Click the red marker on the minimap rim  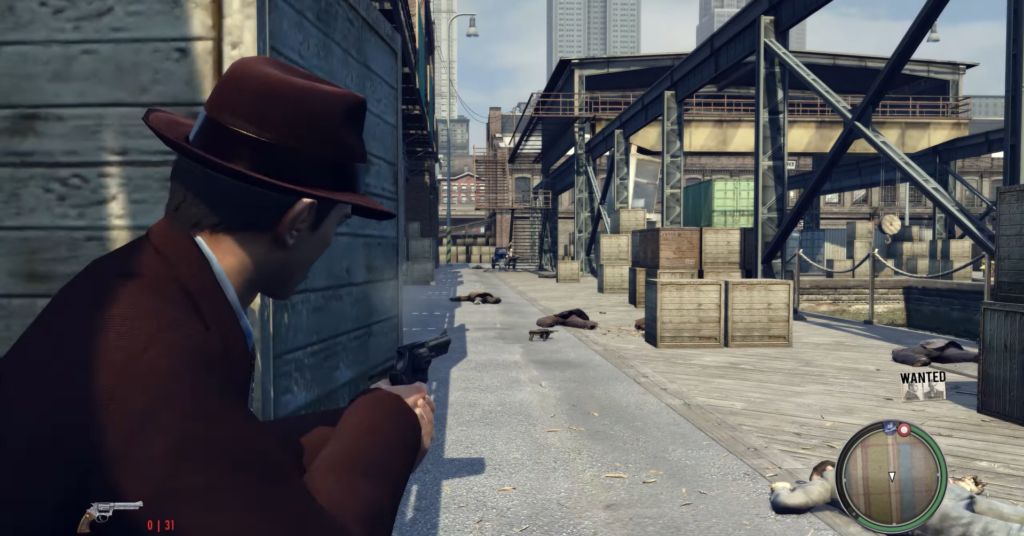tap(904, 430)
